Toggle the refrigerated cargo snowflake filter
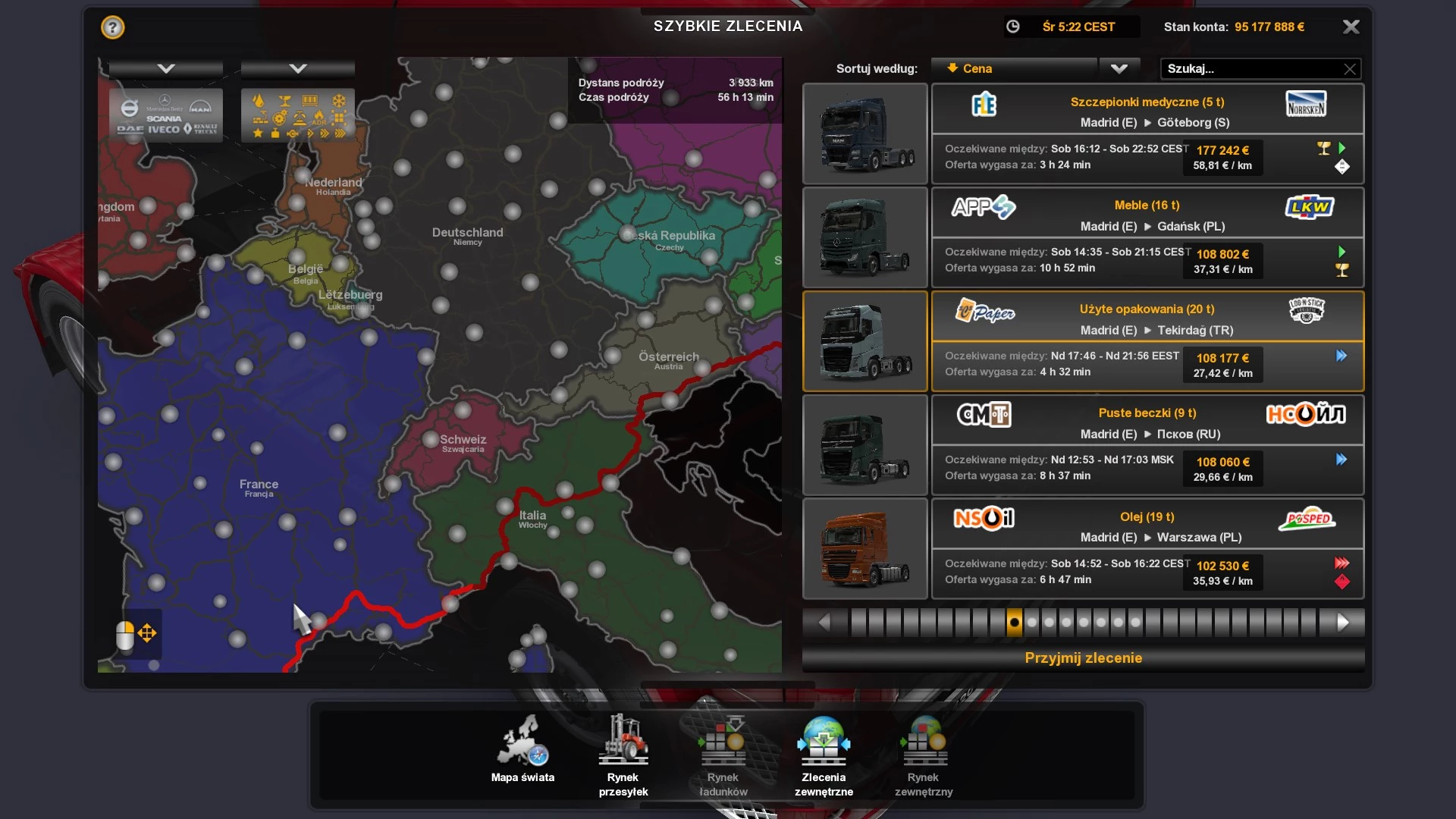This screenshot has width=1456, height=819. [340, 100]
